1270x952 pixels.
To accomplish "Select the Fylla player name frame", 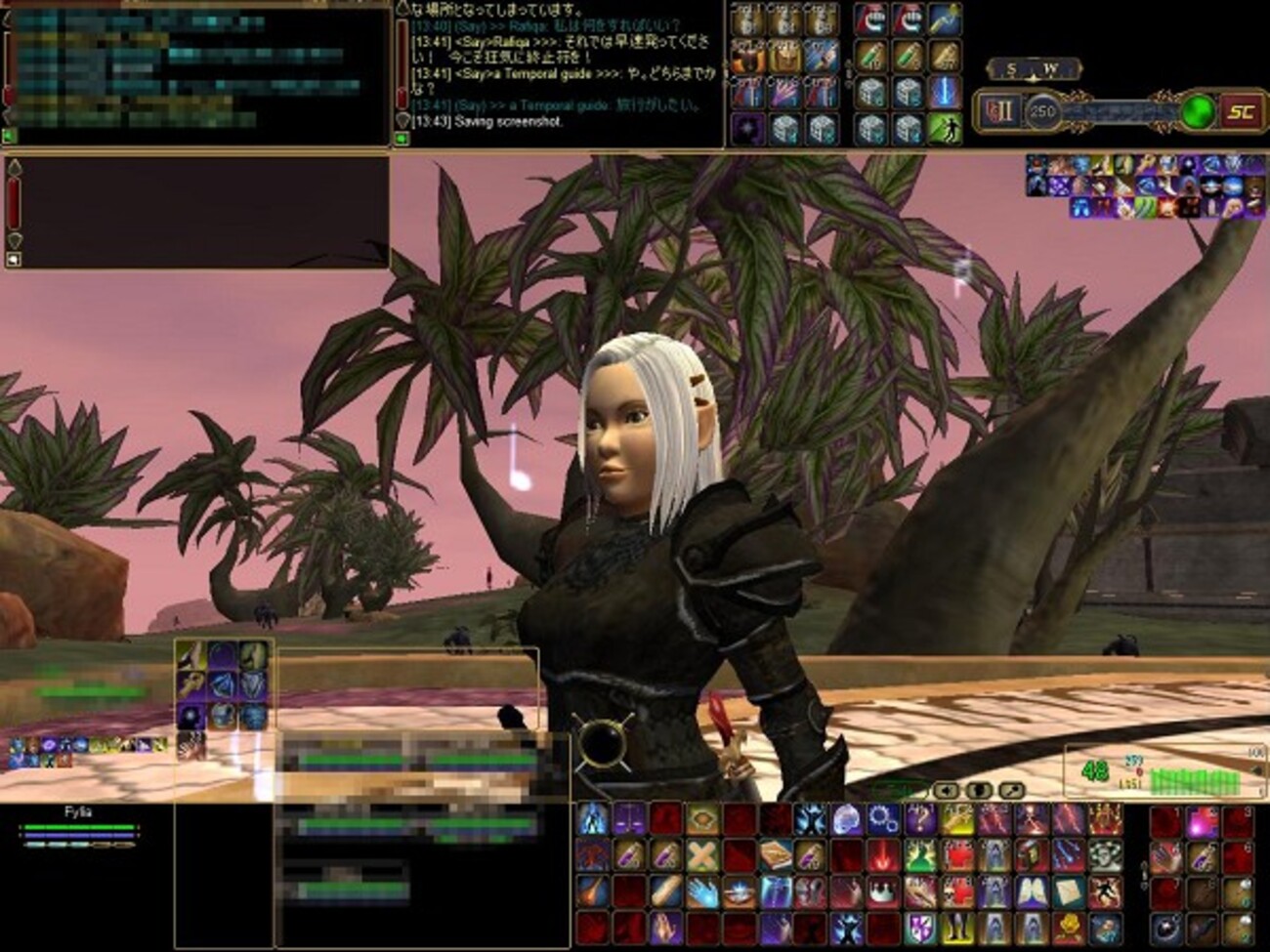I will point(78,812).
